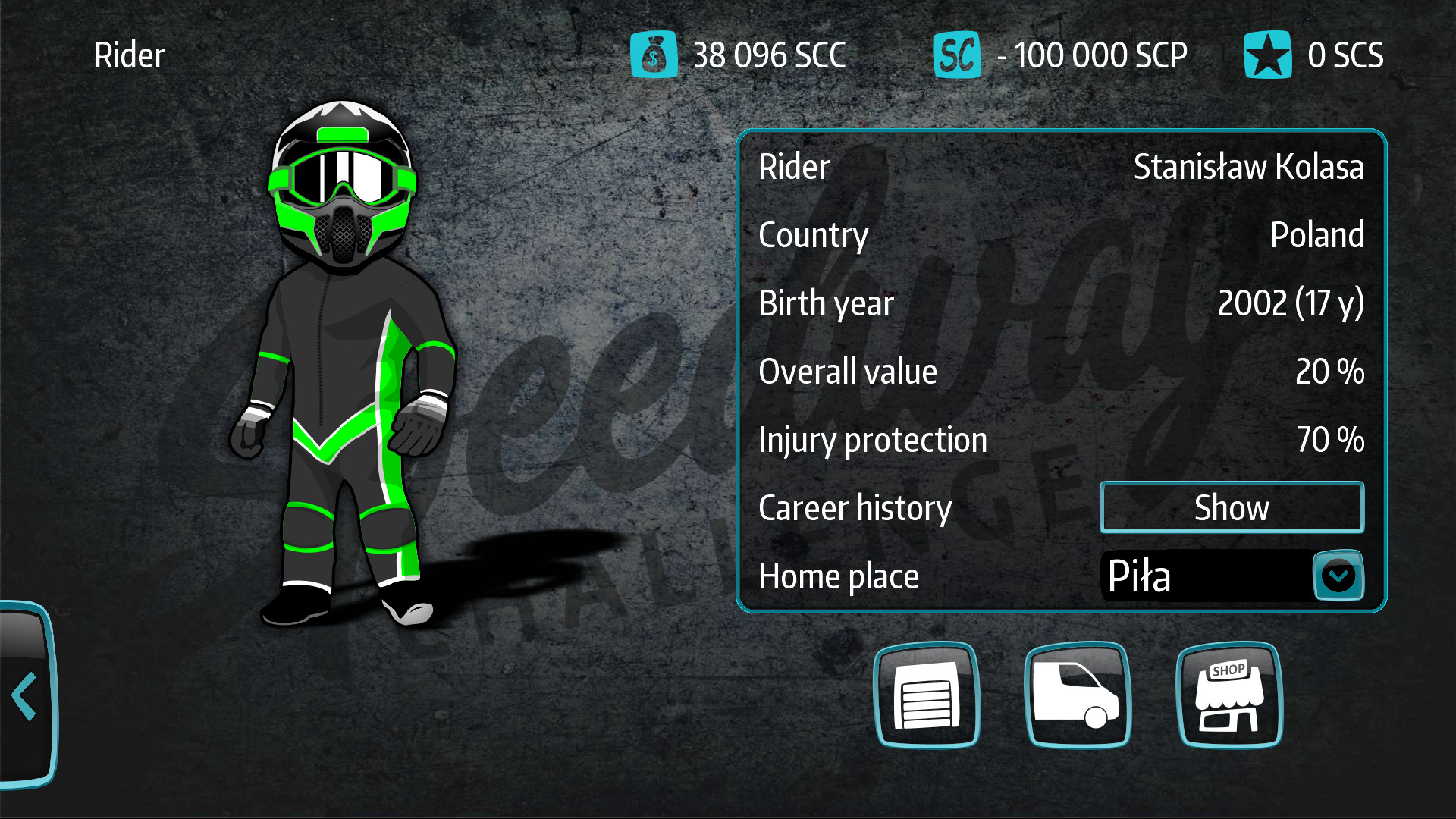This screenshot has width=1456, height=819.
Task: Click the rider name Stanisław Kolasa
Action: pyautogui.click(x=1248, y=167)
